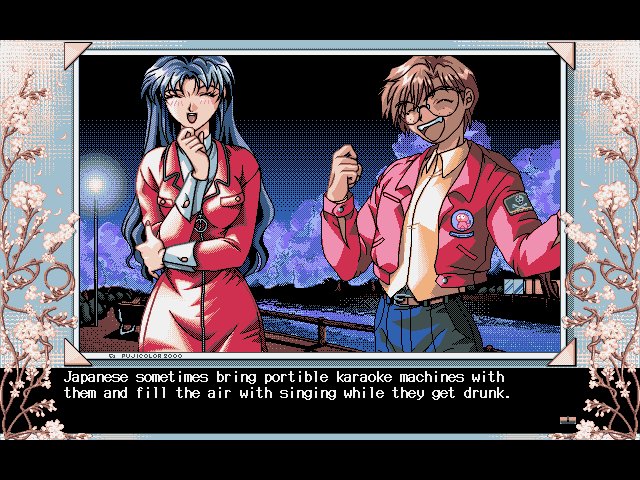Click the small text-advance indicator icon
Image resolution: width=640 pixels, height=480 pixels.
[567, 421]
